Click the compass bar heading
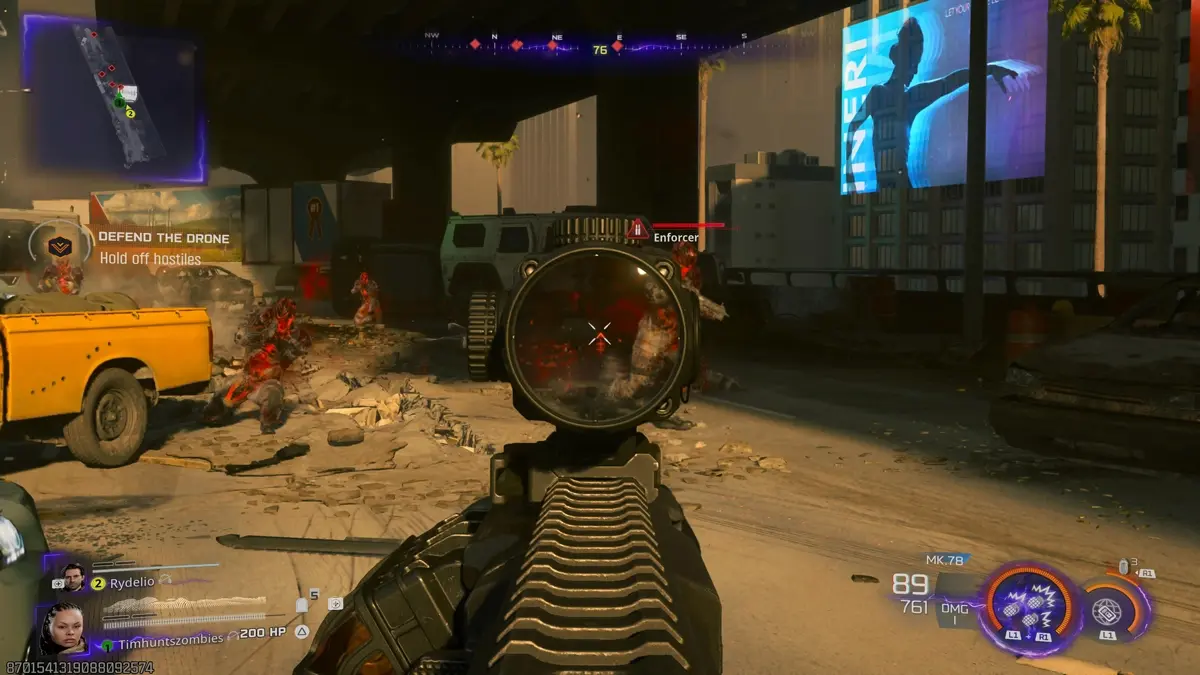 tap(599, 49)
